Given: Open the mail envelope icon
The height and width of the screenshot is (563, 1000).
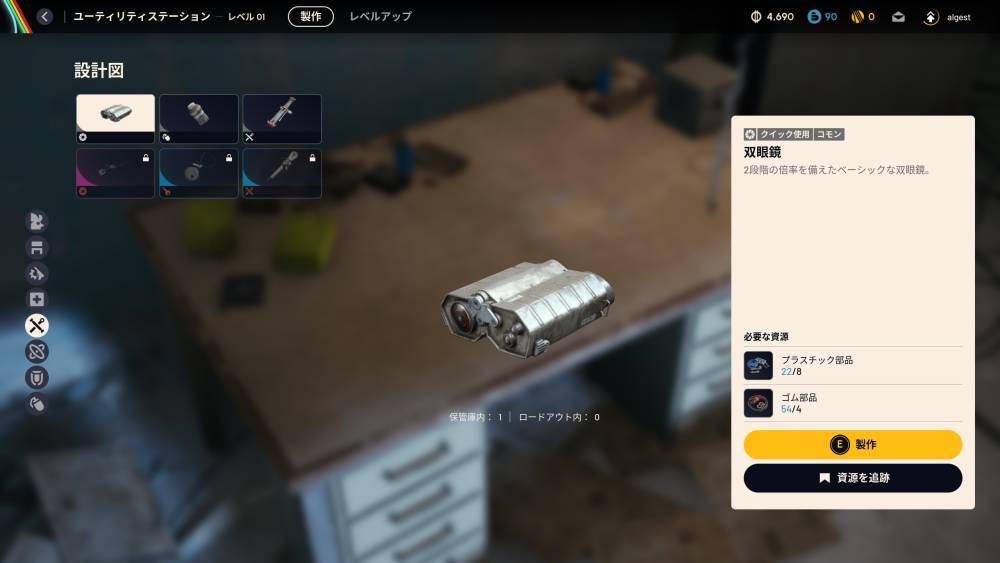Looking at the screenshot, I should point(898,17).
